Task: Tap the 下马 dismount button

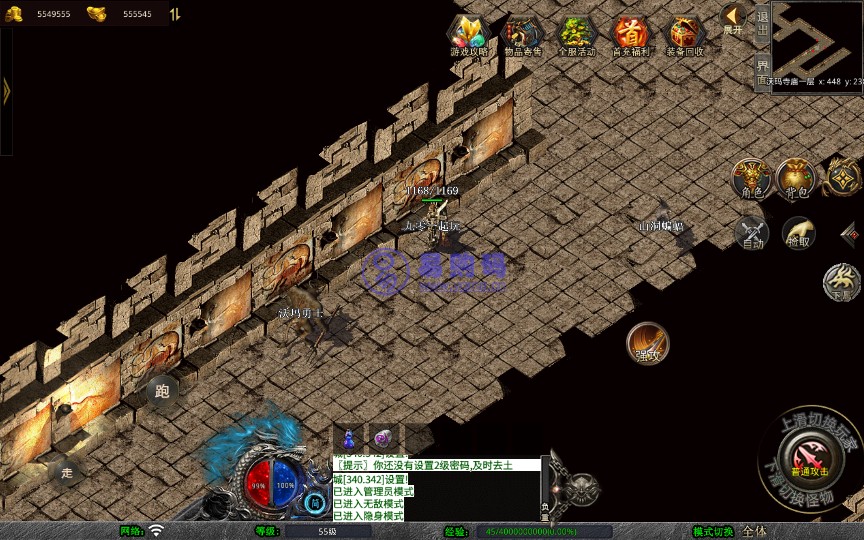Action: 842,282
